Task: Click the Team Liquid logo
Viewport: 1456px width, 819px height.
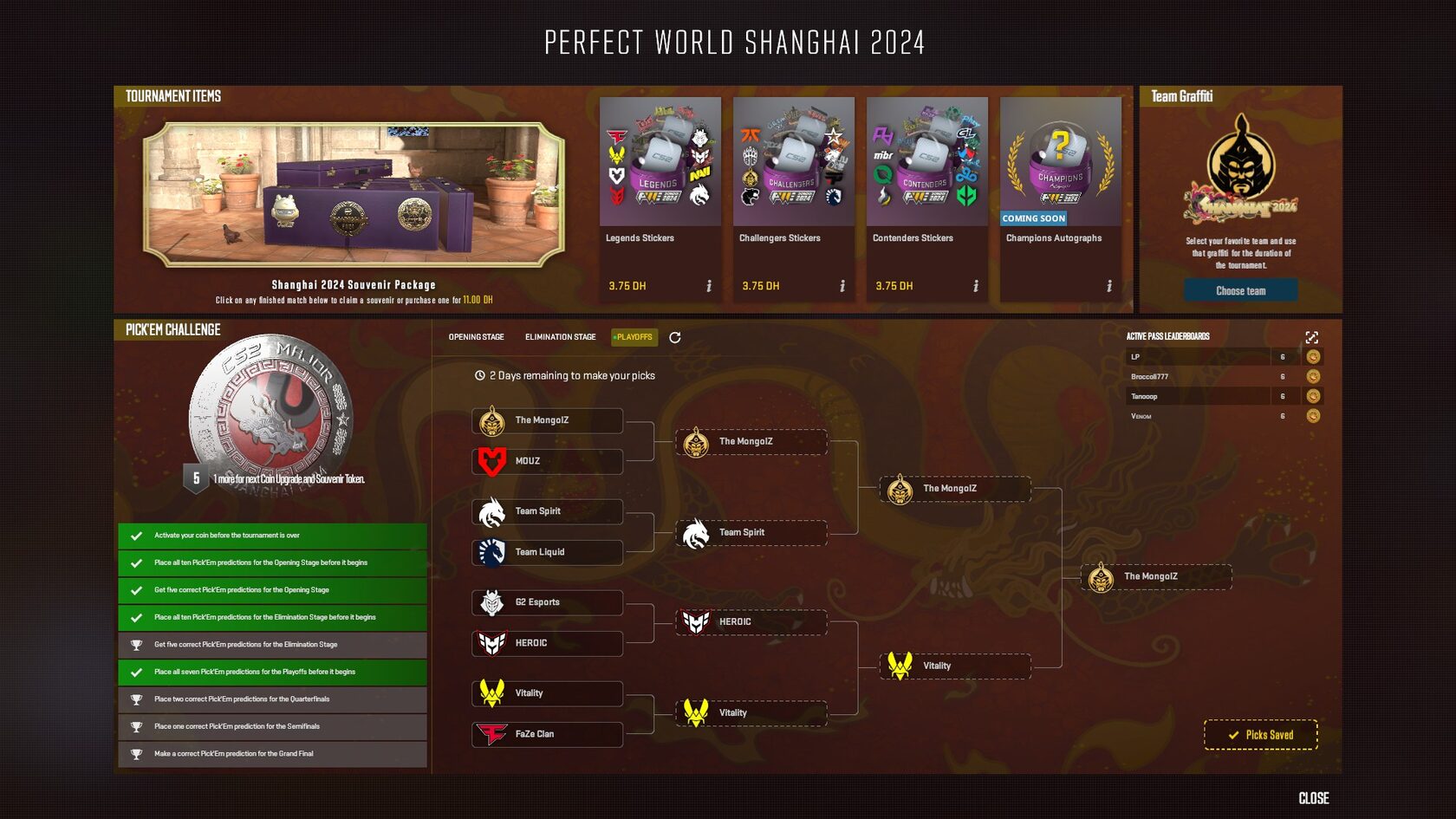Action: [491, 552]
